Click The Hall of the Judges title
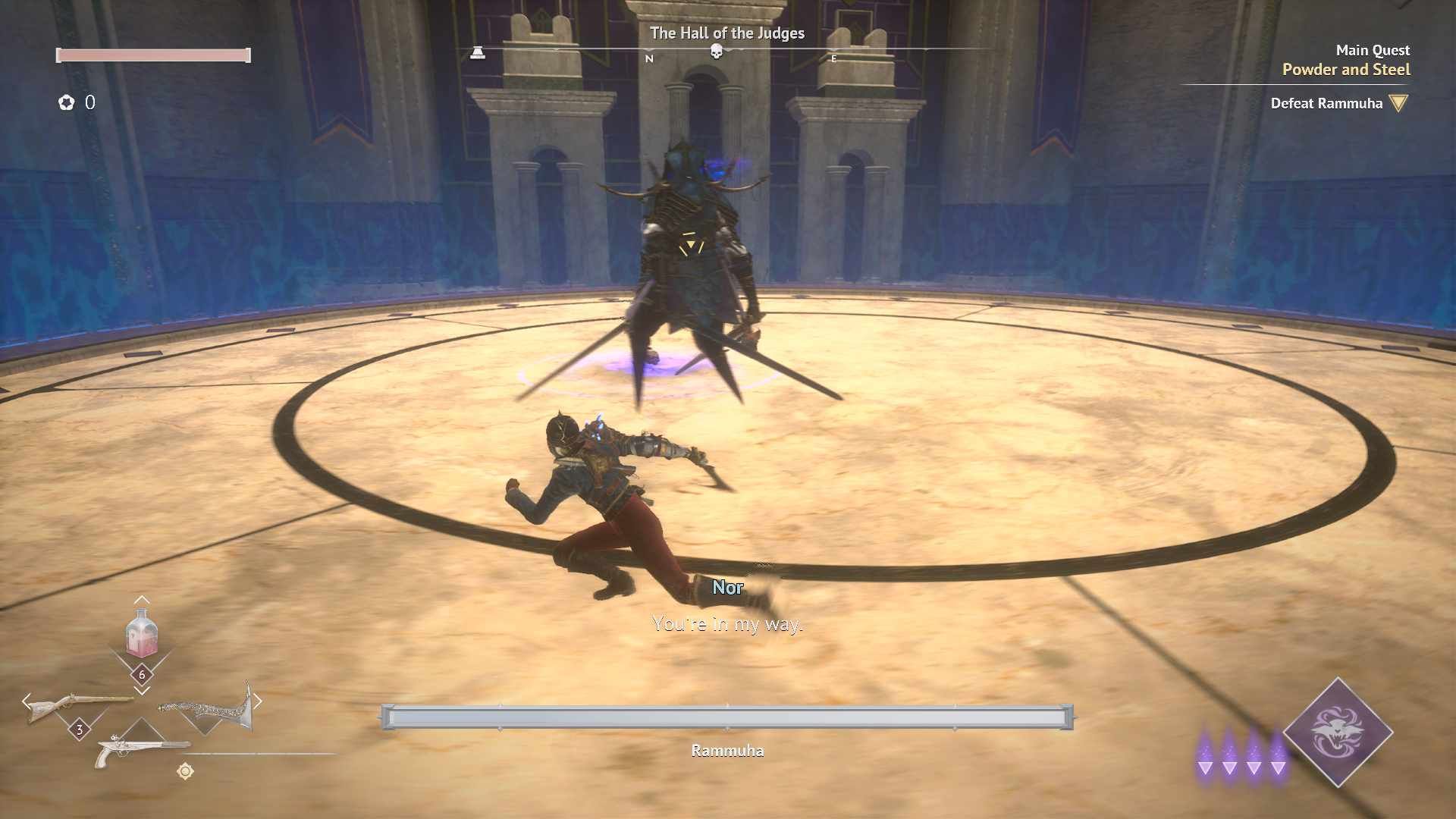Image resolution: width=1456 pixels, height=819 pixels. 727,33
